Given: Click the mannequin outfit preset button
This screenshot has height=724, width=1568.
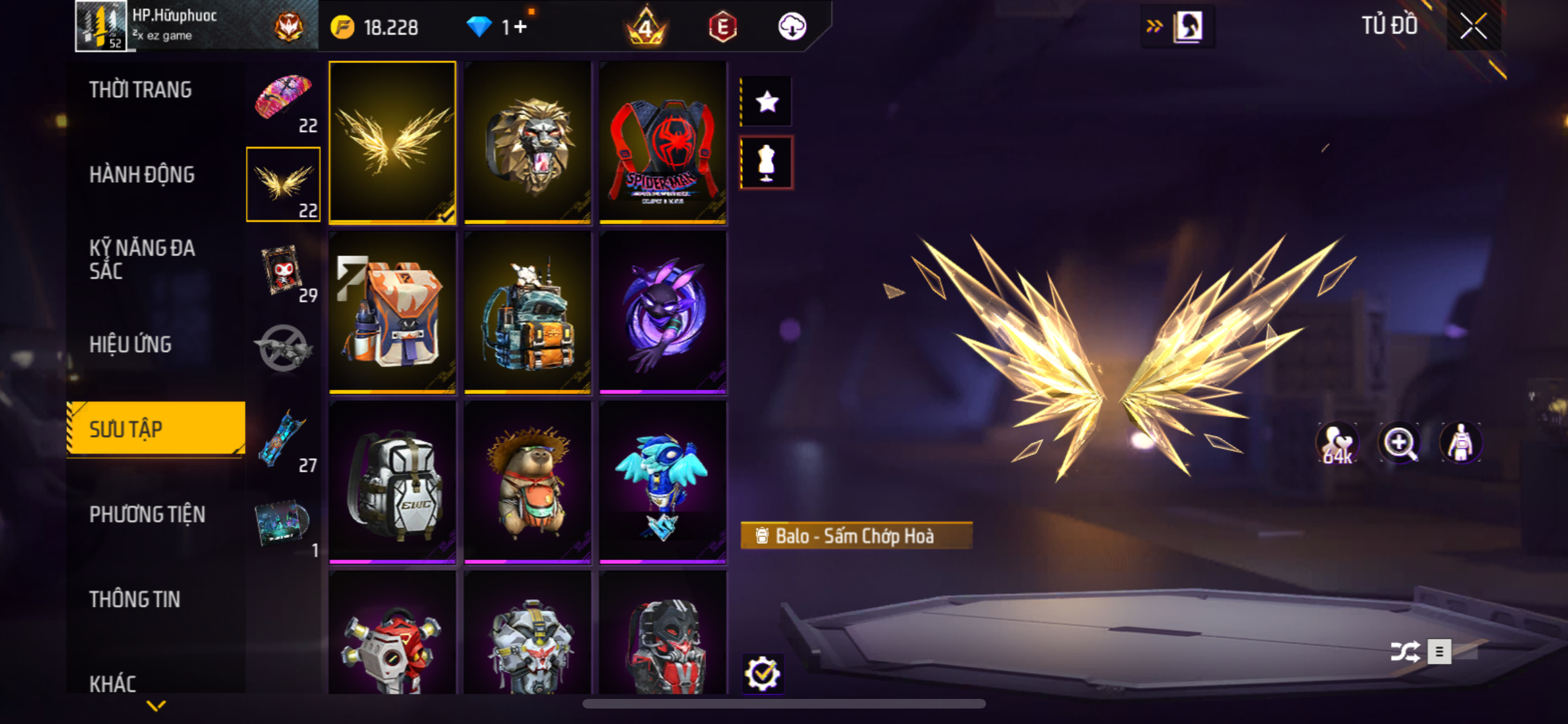Looking at the screenshot, I should 767,162.
